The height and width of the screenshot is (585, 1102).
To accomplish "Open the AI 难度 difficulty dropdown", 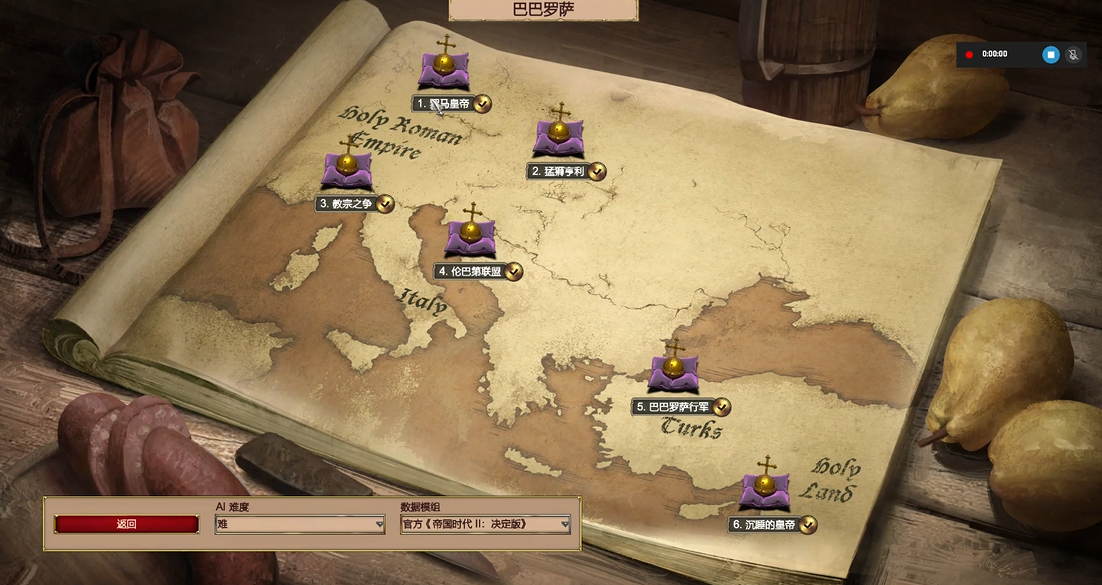I will [300, 524].
